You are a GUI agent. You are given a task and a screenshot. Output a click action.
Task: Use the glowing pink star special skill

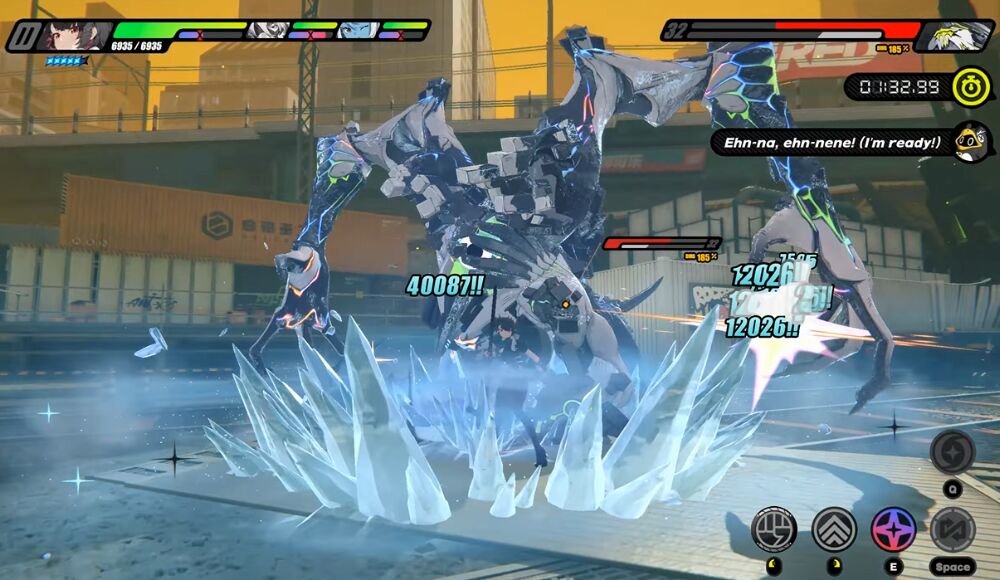(892, 528)
